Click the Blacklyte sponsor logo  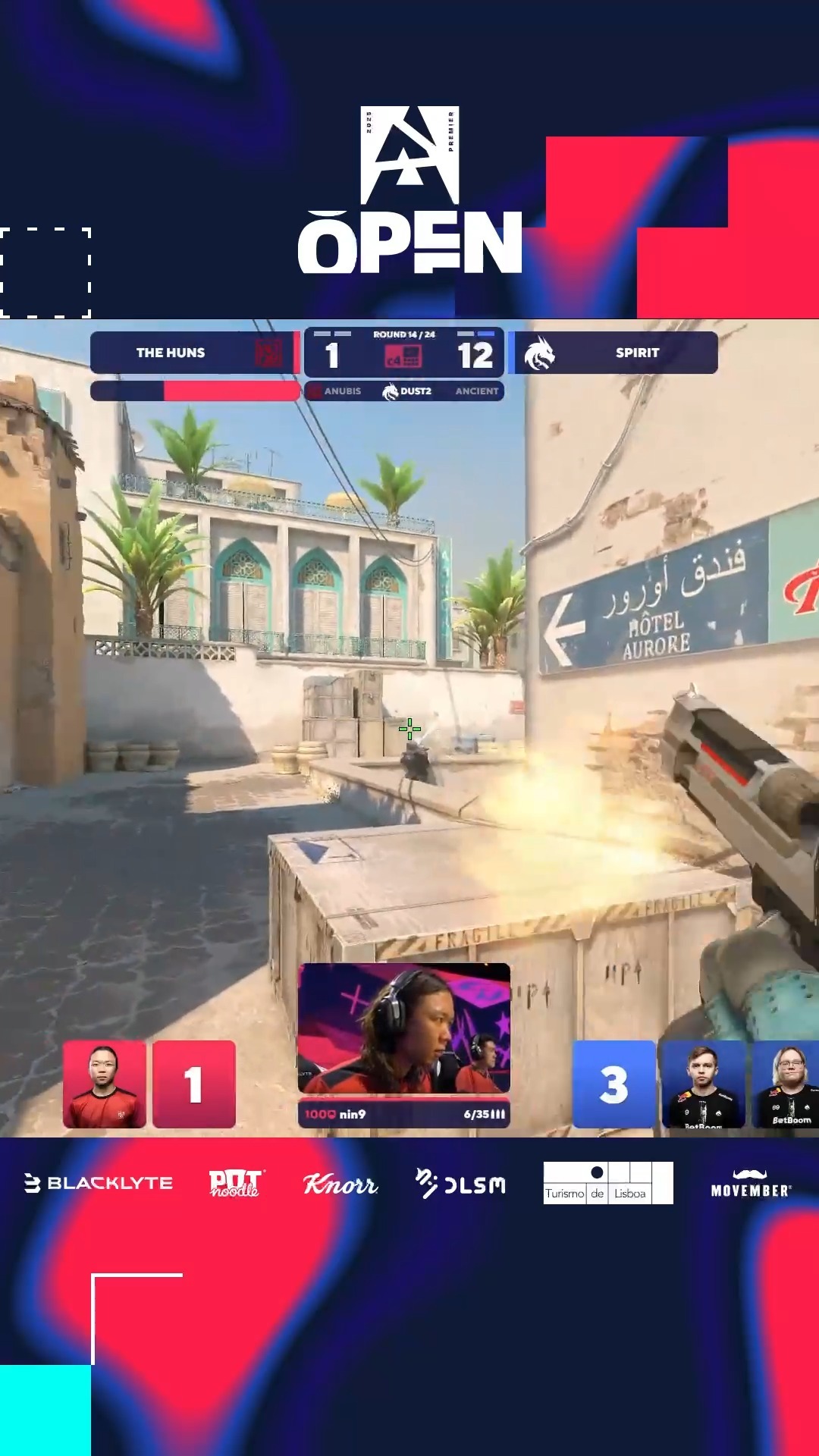[x=99, y=1183]
